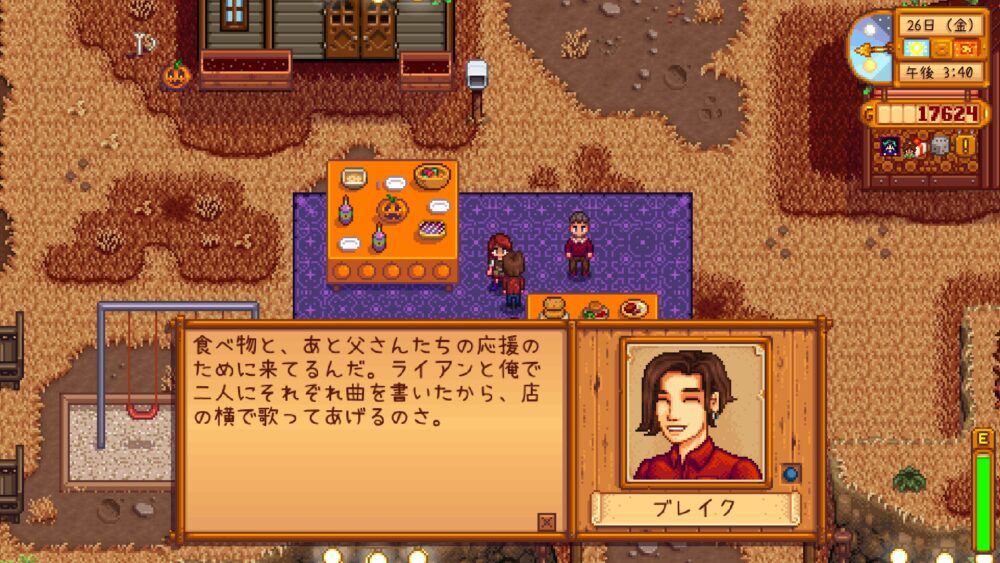This screenshot has height=563, width=1000.
Task: Close the dialogue with the X icon
Action: tap(546, 521)
